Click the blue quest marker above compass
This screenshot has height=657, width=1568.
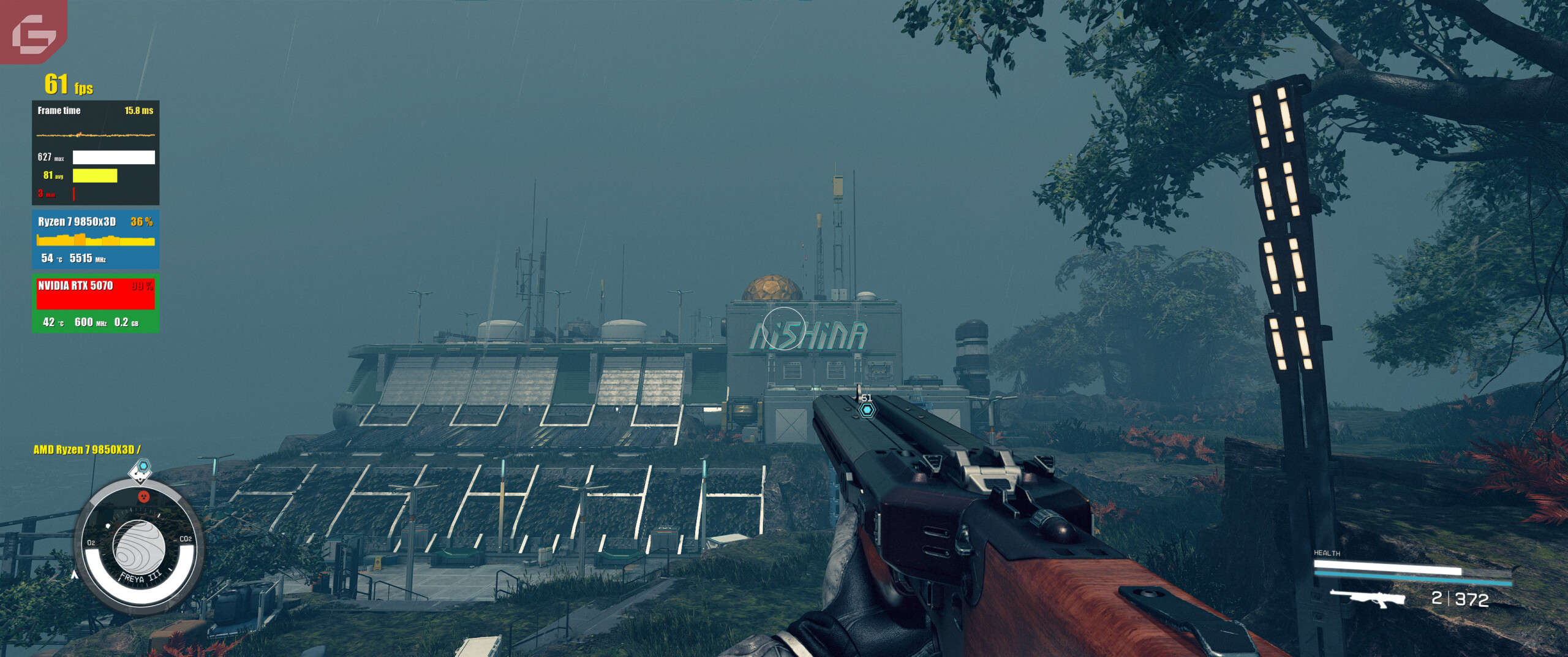pyautogui.click(x=143, y=467)
